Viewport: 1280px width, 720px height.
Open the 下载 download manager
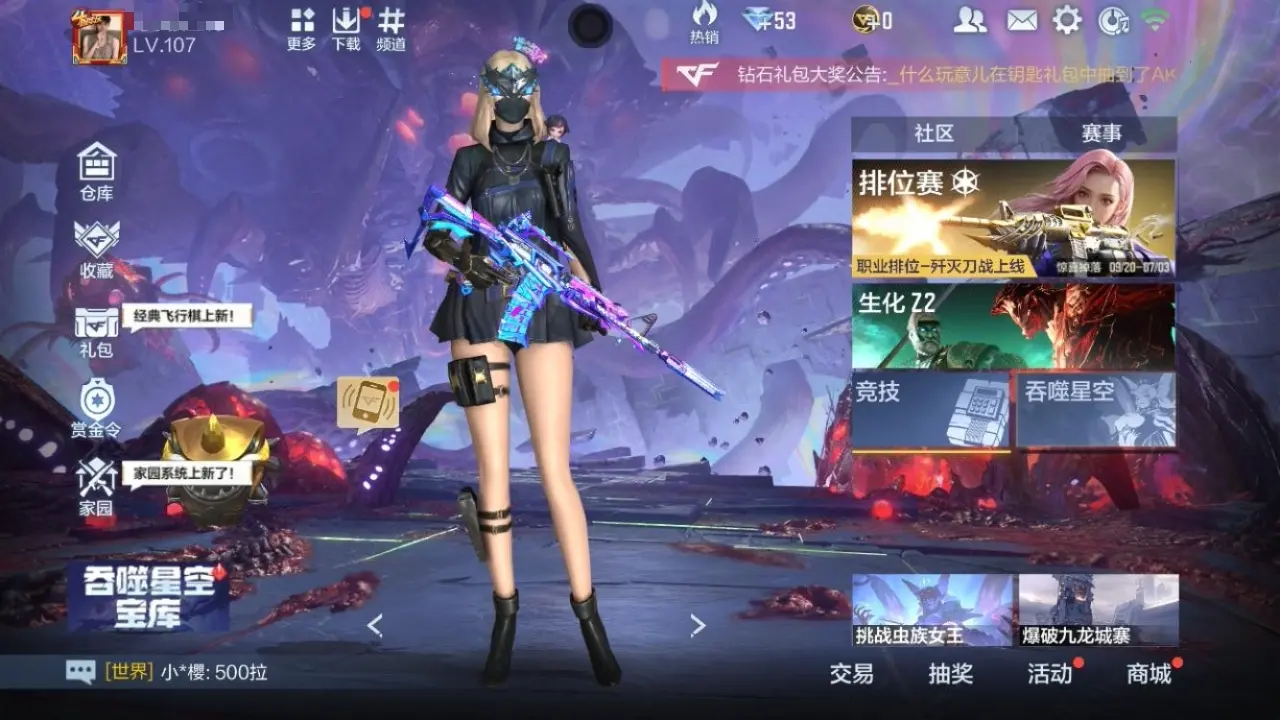pyautogui.click(x=346, y=29)
